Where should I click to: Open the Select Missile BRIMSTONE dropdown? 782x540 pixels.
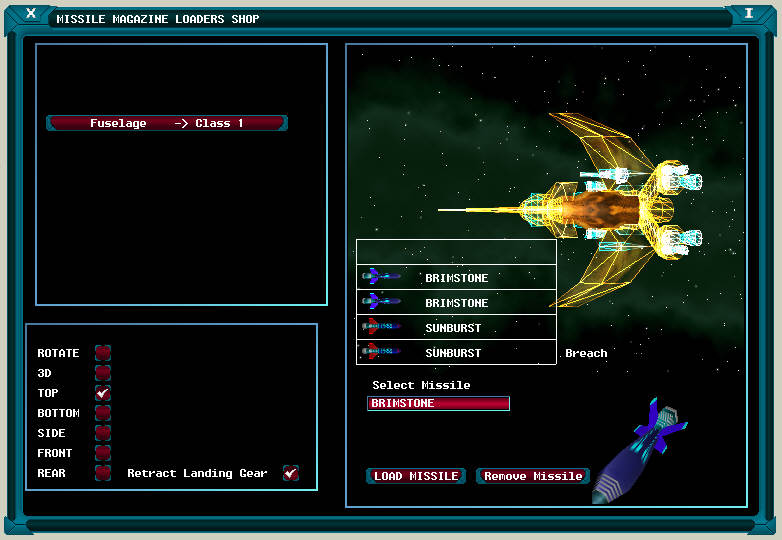pos(438,404)
